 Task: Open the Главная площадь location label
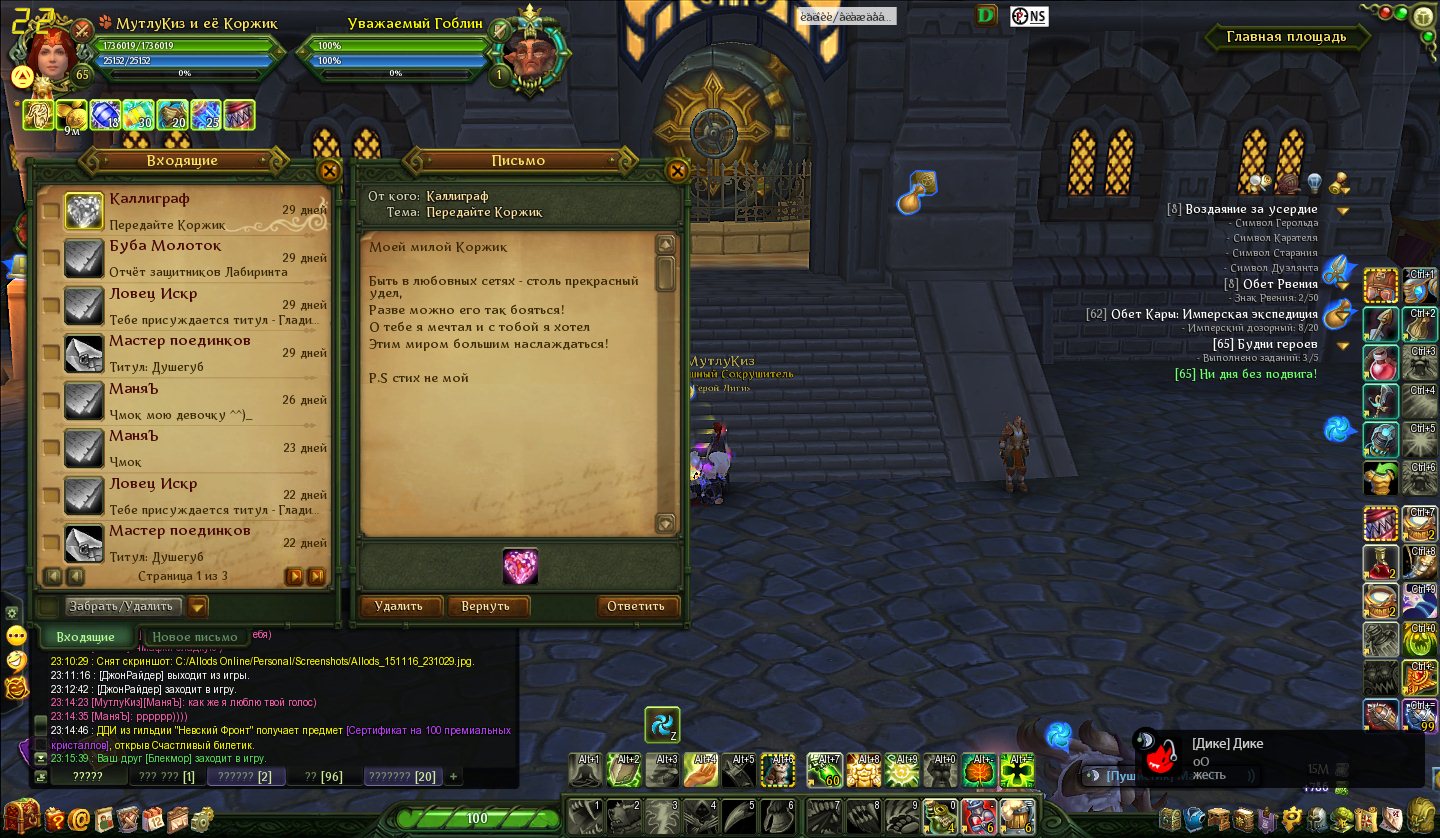click(x=1286, y=37)
